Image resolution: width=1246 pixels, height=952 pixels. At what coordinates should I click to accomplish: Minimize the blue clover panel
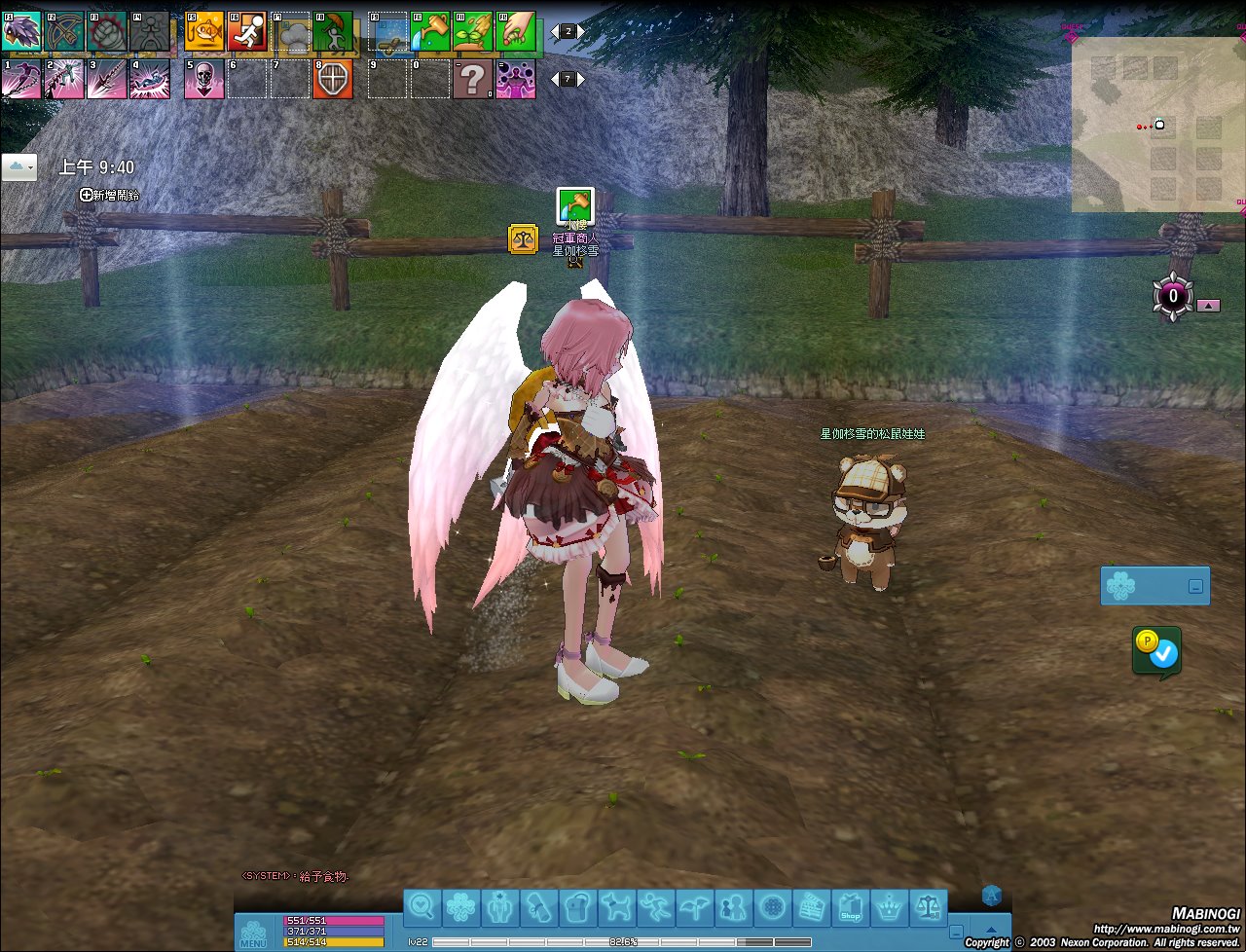pos(1195,587)
